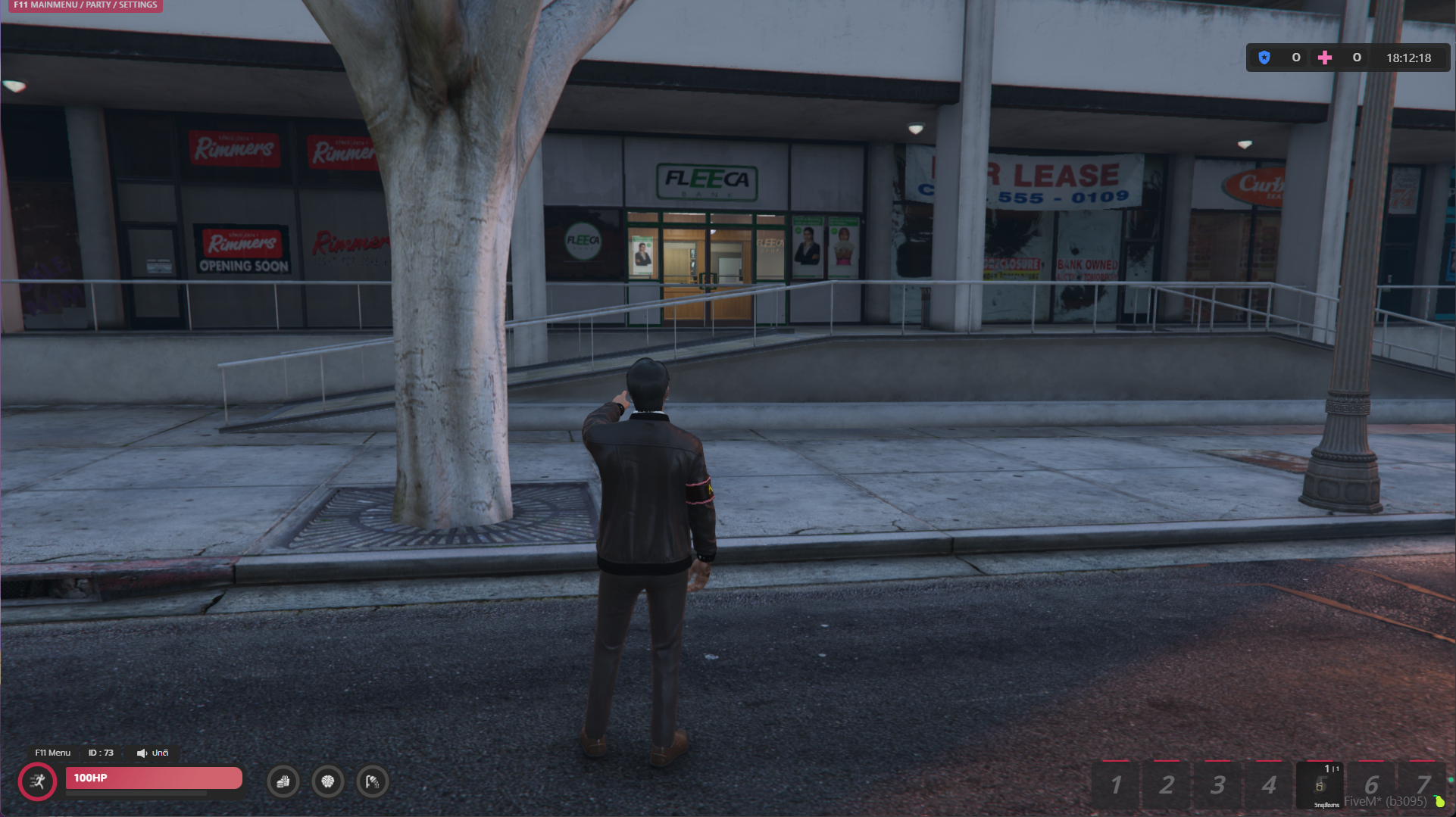Click the running man stamina icon
1456x817 pixels.
point(37,781)
